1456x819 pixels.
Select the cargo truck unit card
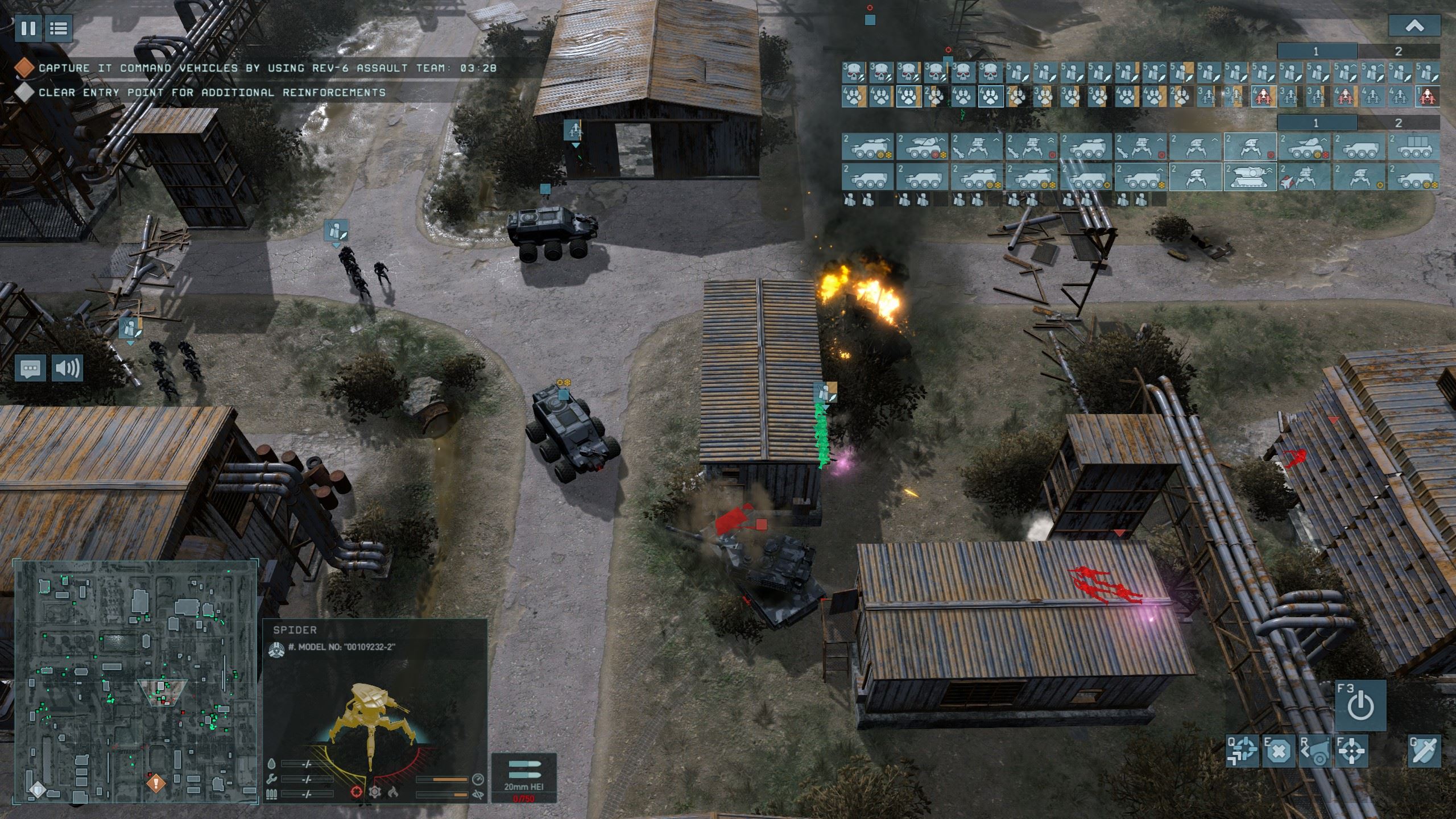pyautogui.click(x=1414, y=147)
